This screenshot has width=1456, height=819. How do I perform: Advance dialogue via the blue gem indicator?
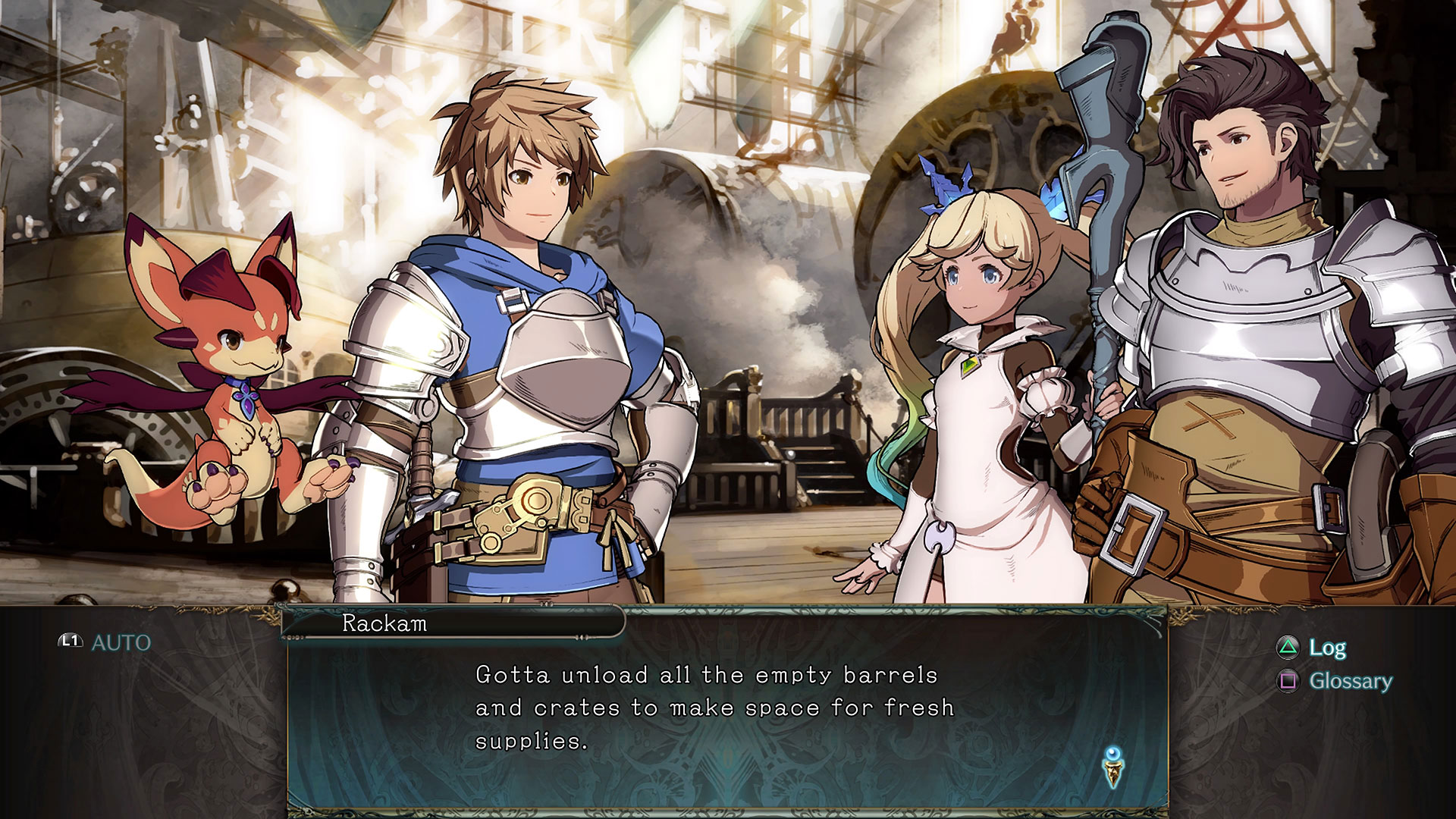tap(1112, 766)
